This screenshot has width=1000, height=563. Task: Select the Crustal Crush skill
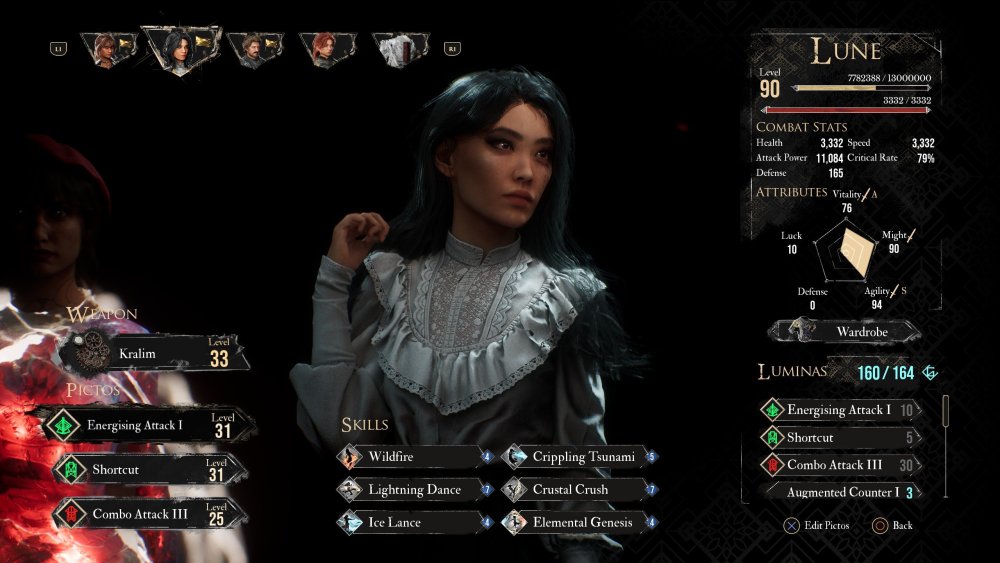pyautogui.click(x=575, y=490)
